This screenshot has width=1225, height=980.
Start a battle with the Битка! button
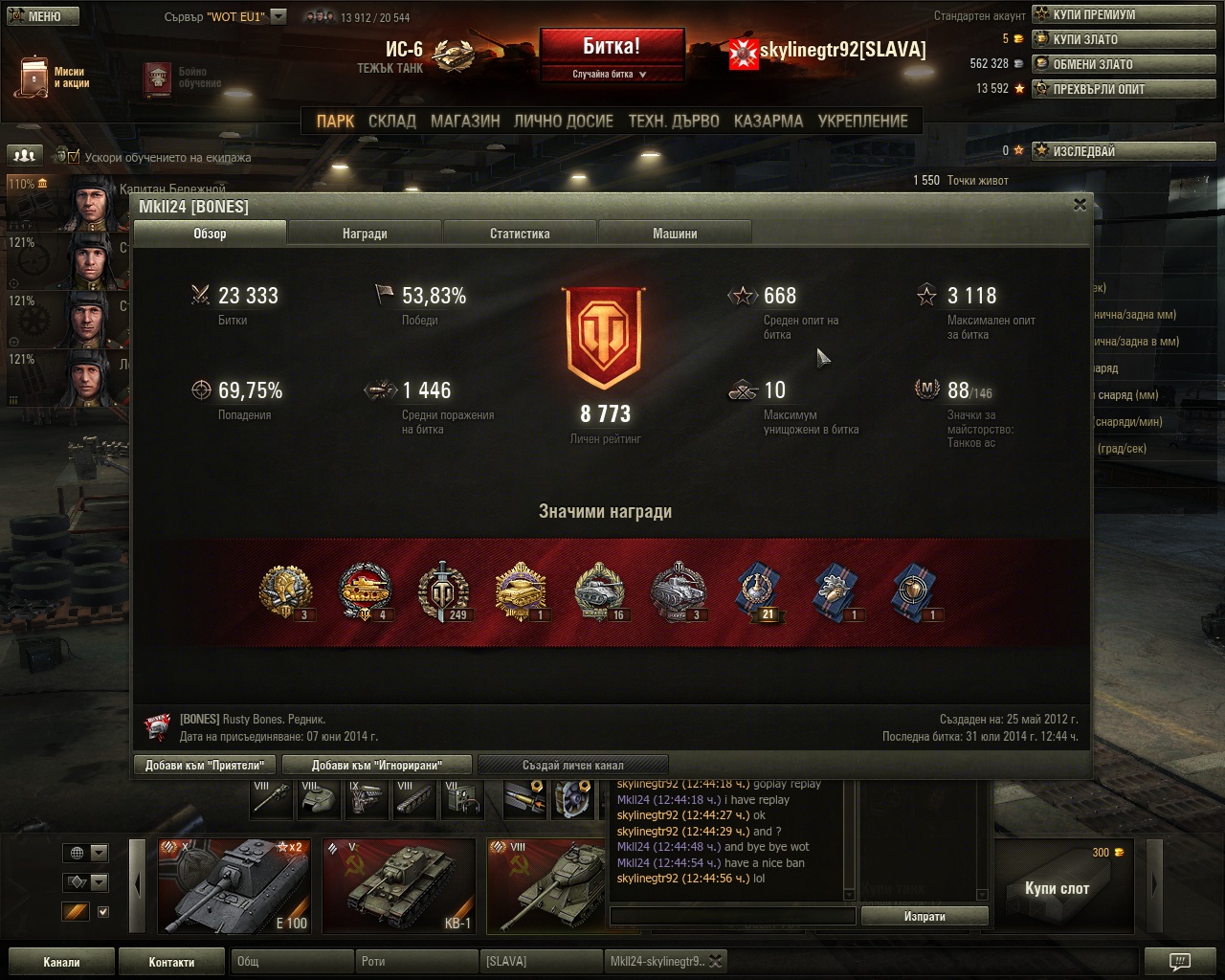pos(612,47)
